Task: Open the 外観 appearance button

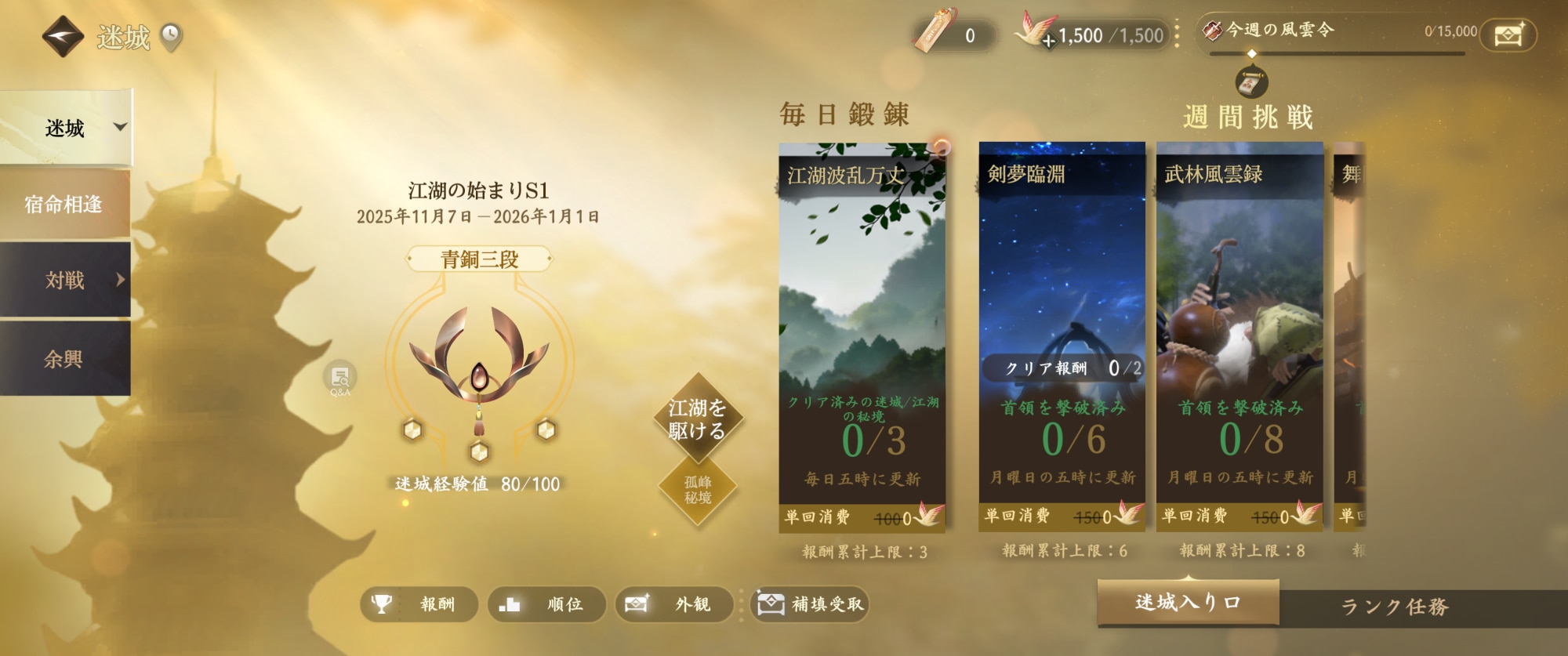Action: click(674, 604)
